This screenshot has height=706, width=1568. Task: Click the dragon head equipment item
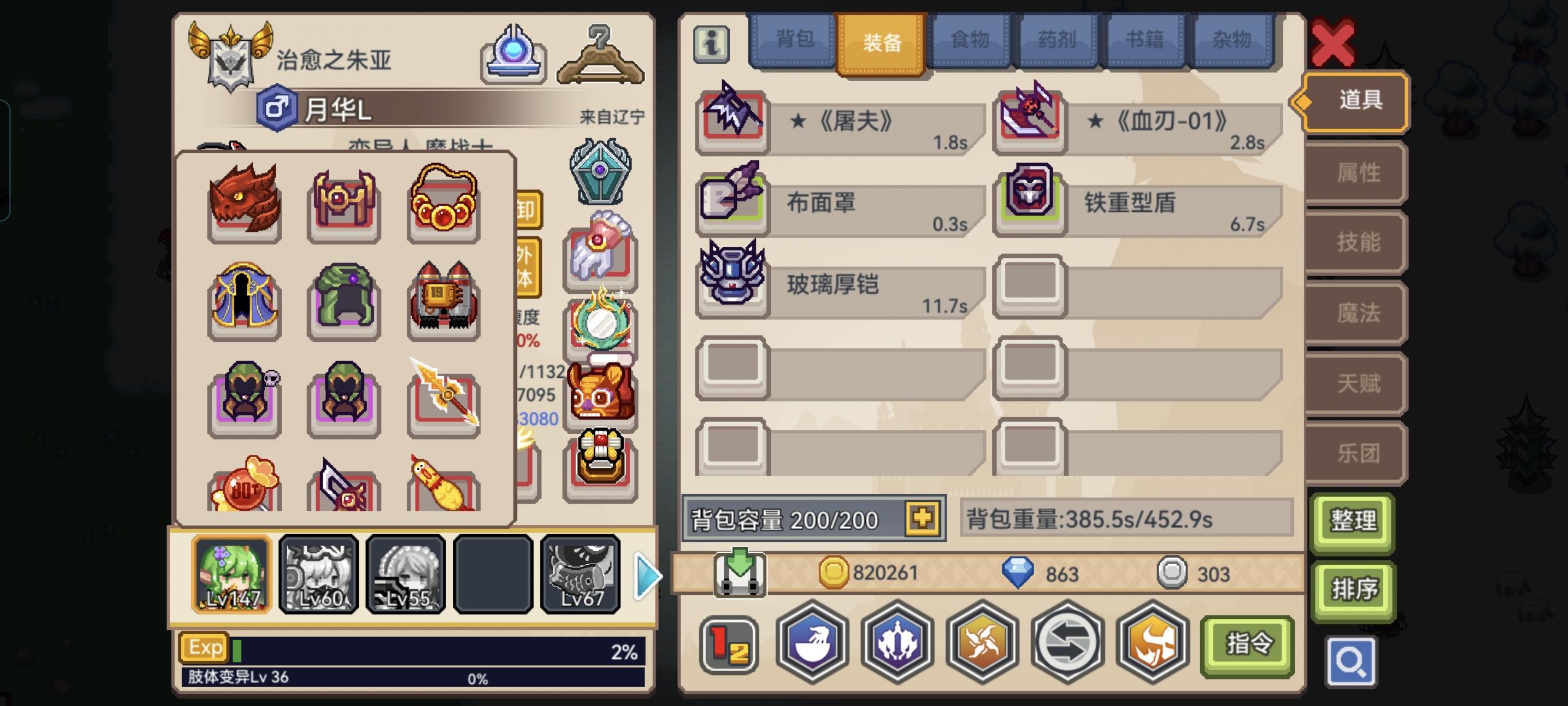coord(244,204)
